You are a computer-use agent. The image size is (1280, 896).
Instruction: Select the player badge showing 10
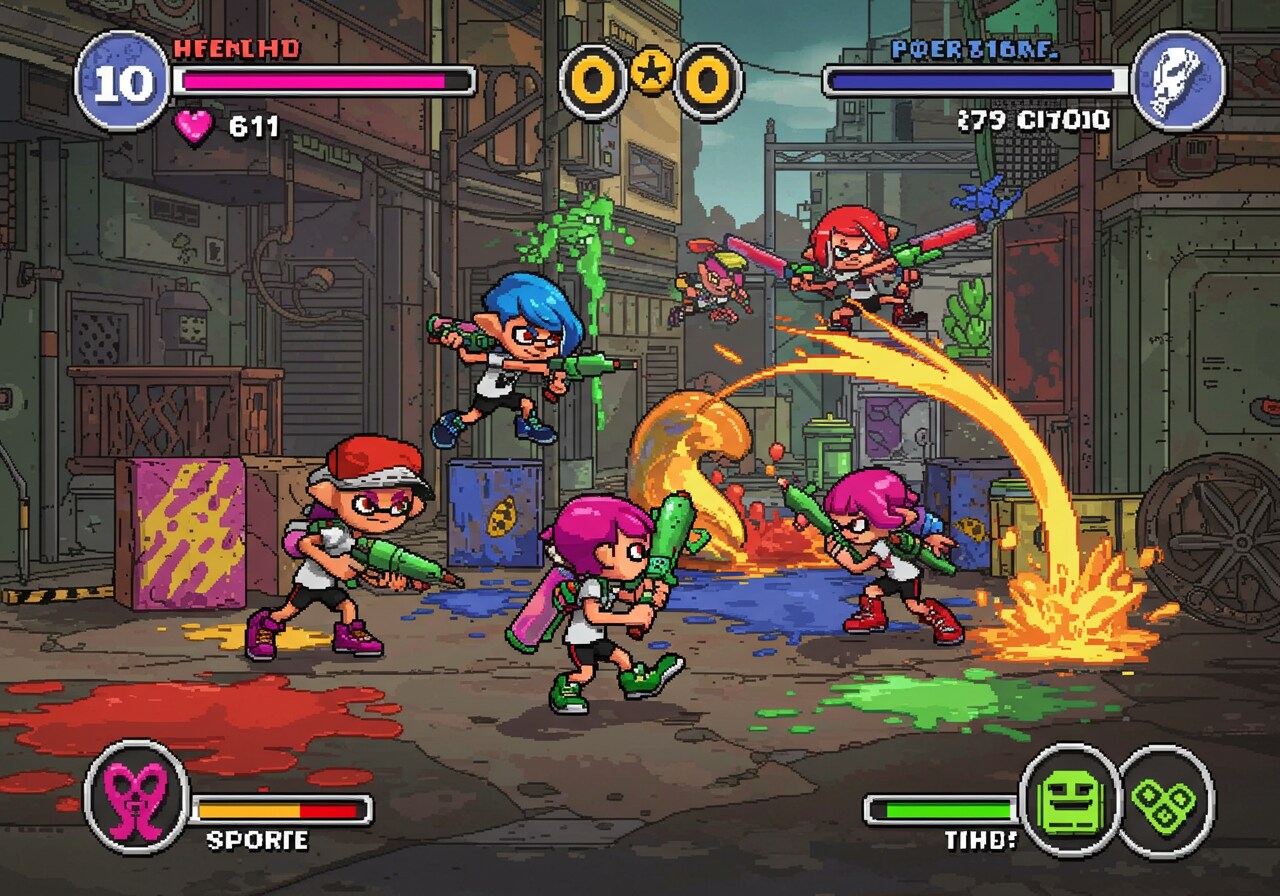coord(123,81)
